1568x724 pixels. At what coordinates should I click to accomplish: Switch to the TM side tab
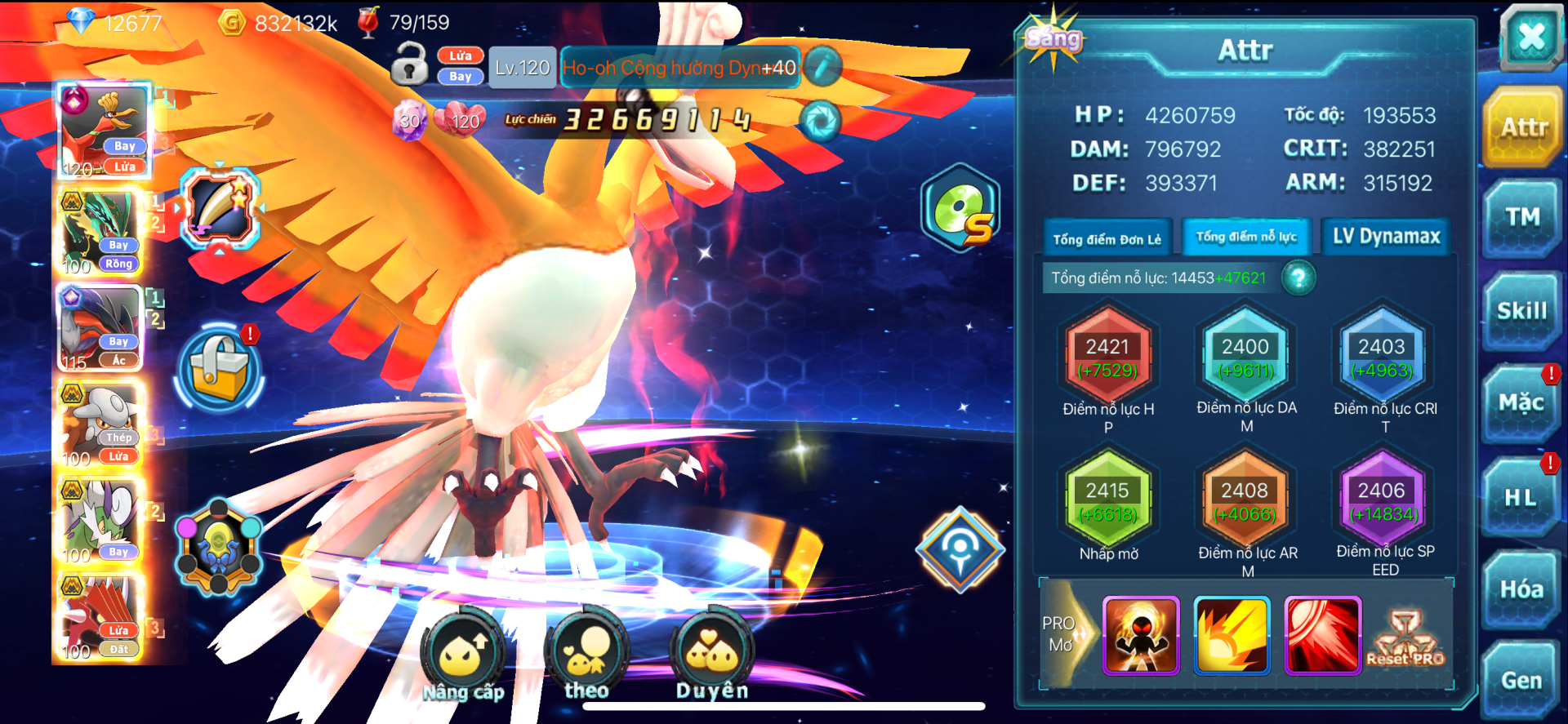coord(1522,218)
